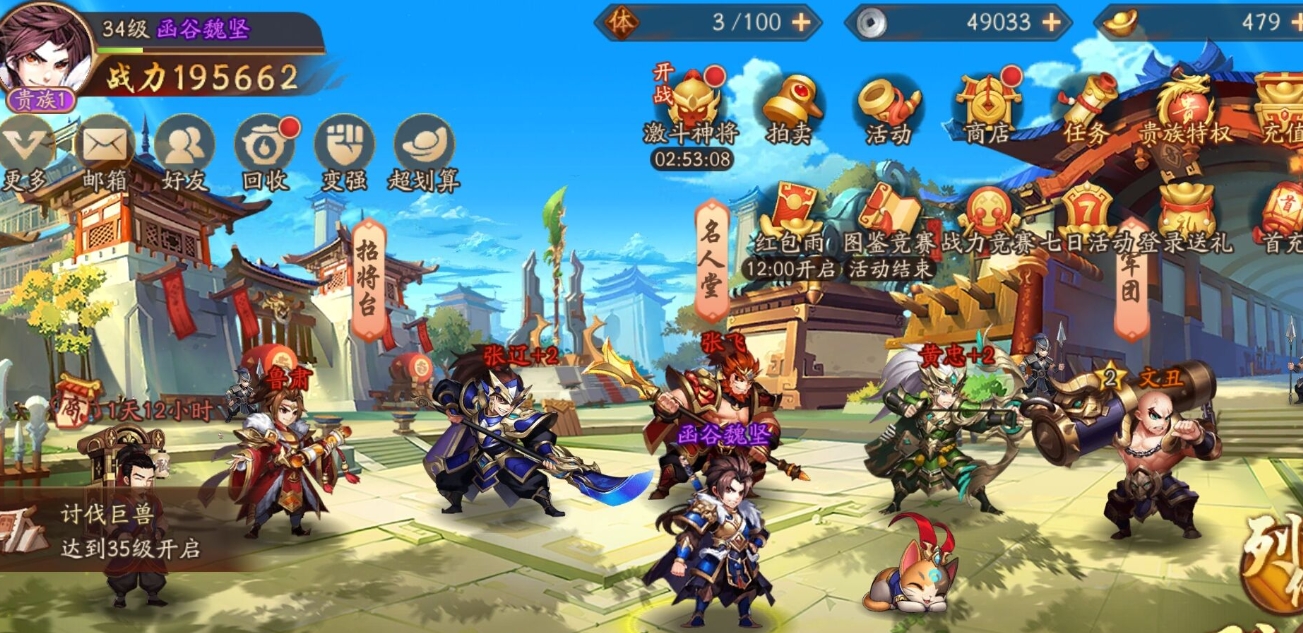1303x633 pixels.
Task: Add stamina with the 体 plus button
Action: pos(801,22)
